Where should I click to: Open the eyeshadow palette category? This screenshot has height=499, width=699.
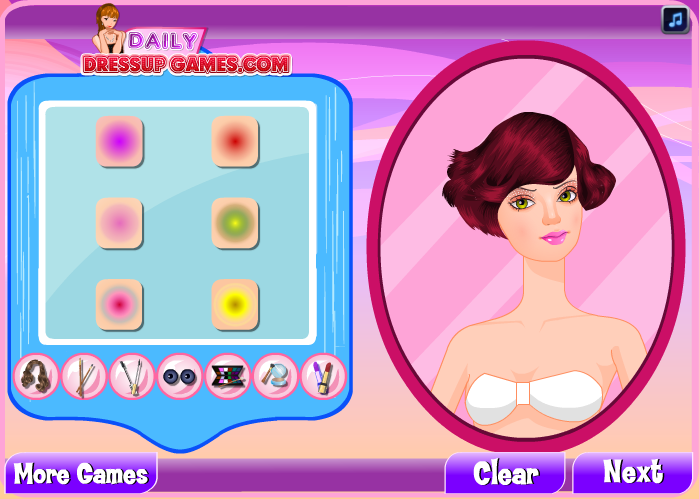point(228,376)
